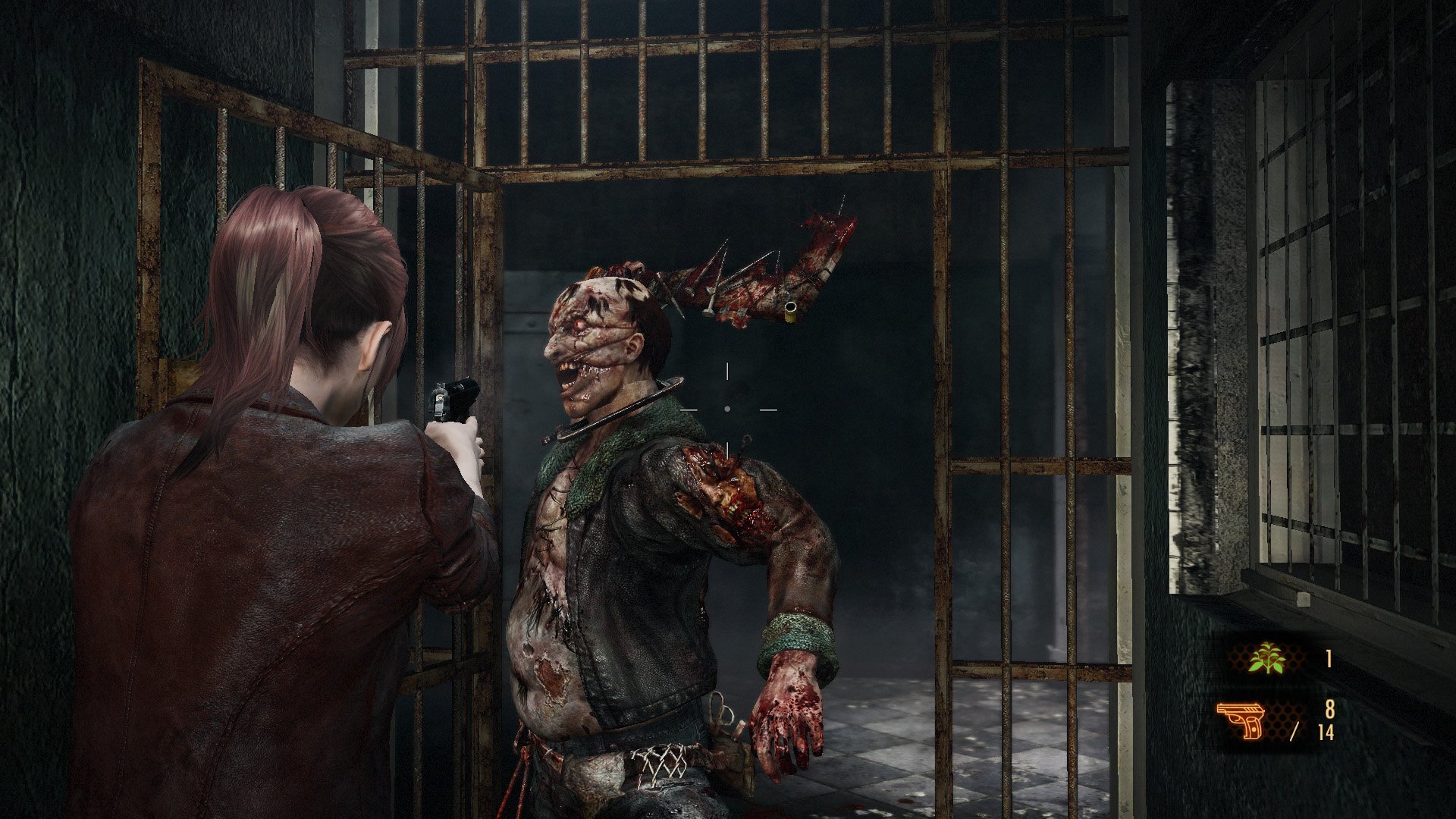This screenshot has height=819, width=1456.
Task: Select the green herb item icon
Action: point(1267,658)
